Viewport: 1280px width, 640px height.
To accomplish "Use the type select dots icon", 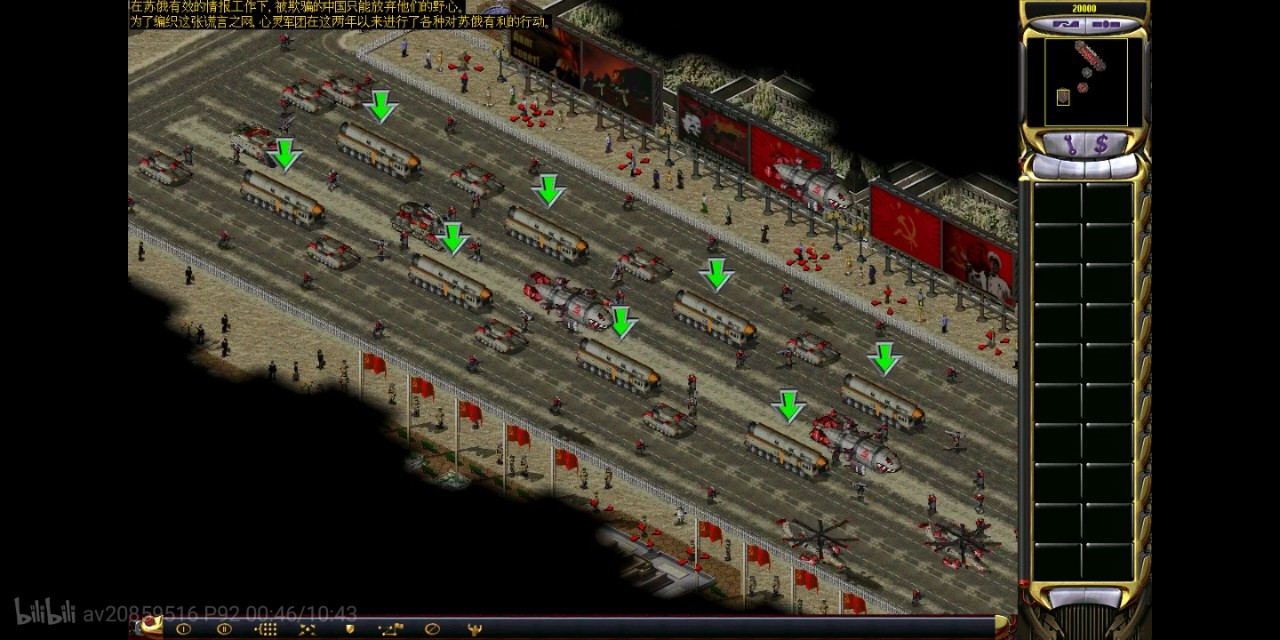I will (266, 629).
